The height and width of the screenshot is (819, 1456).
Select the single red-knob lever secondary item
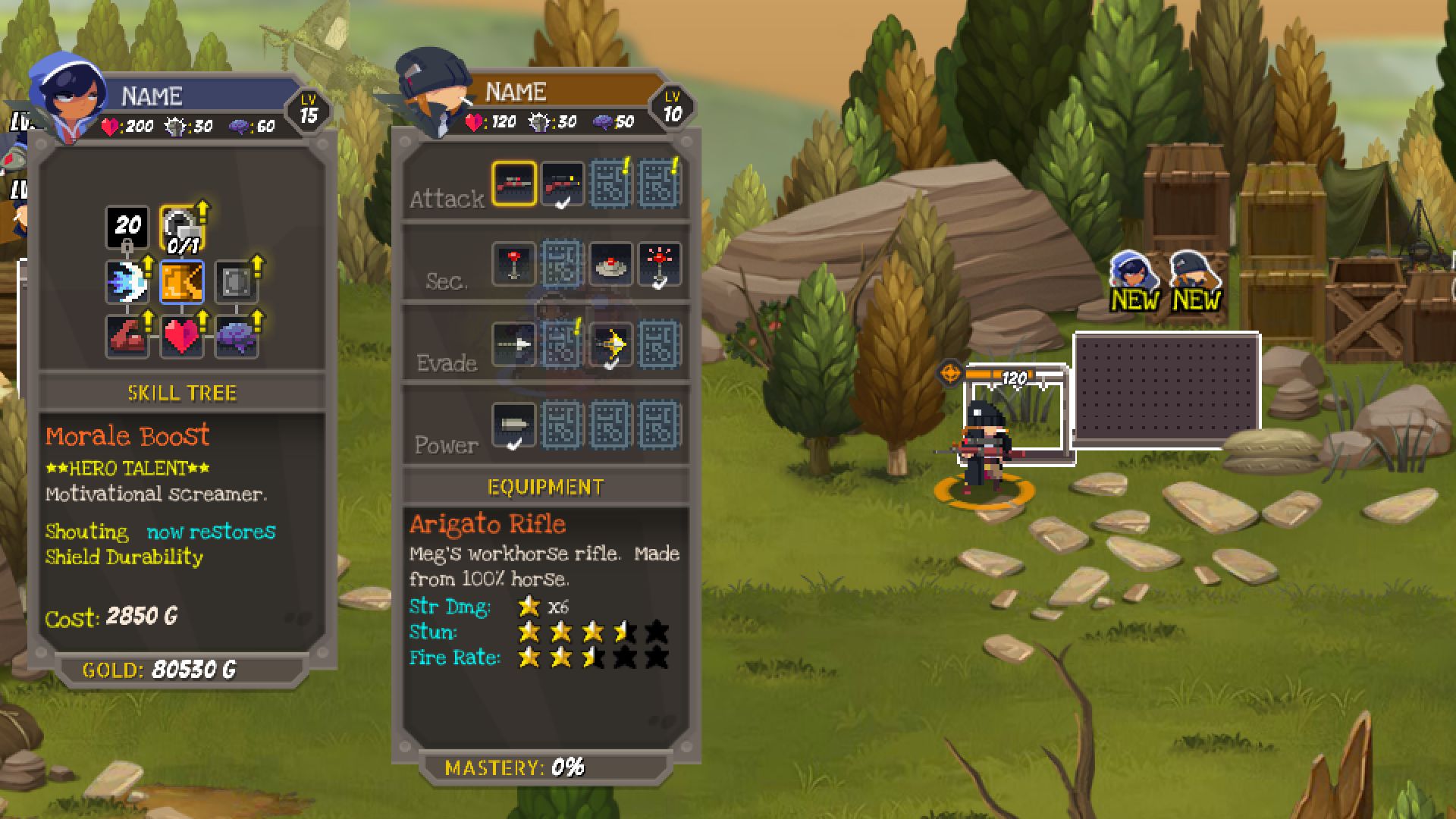click(514, 264)
